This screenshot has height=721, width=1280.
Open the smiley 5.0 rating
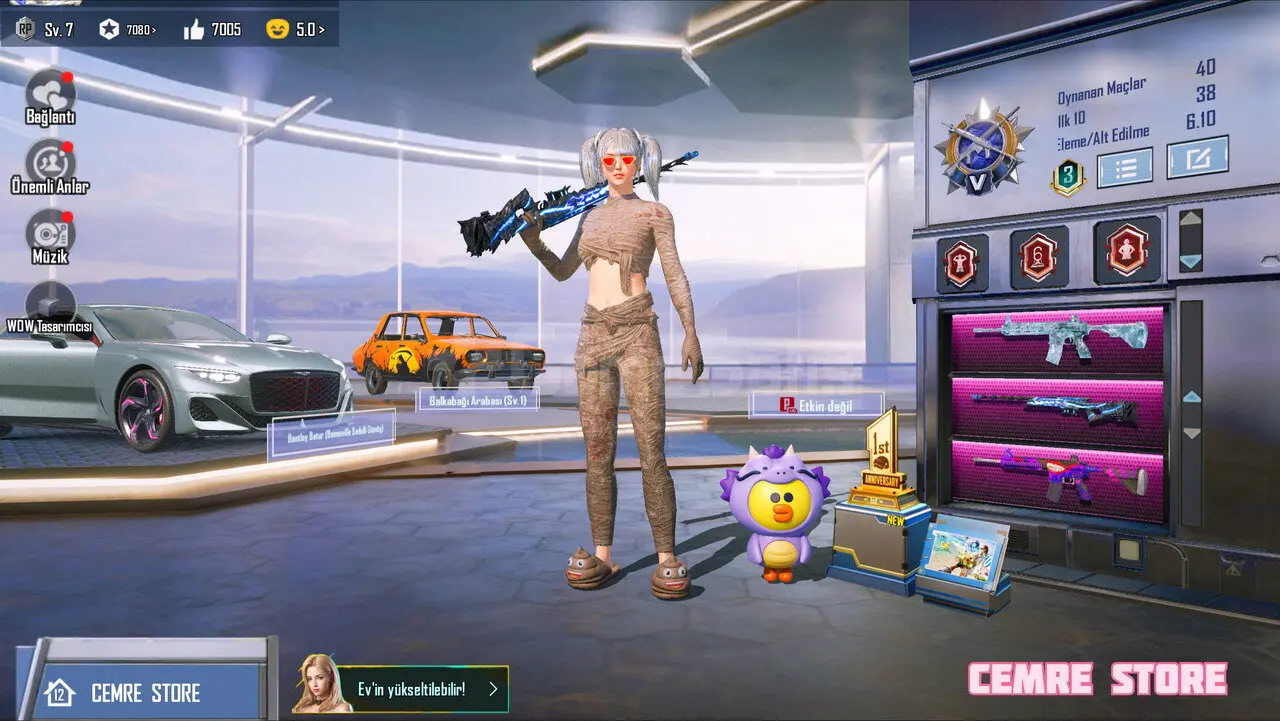[x=295, y=30]
